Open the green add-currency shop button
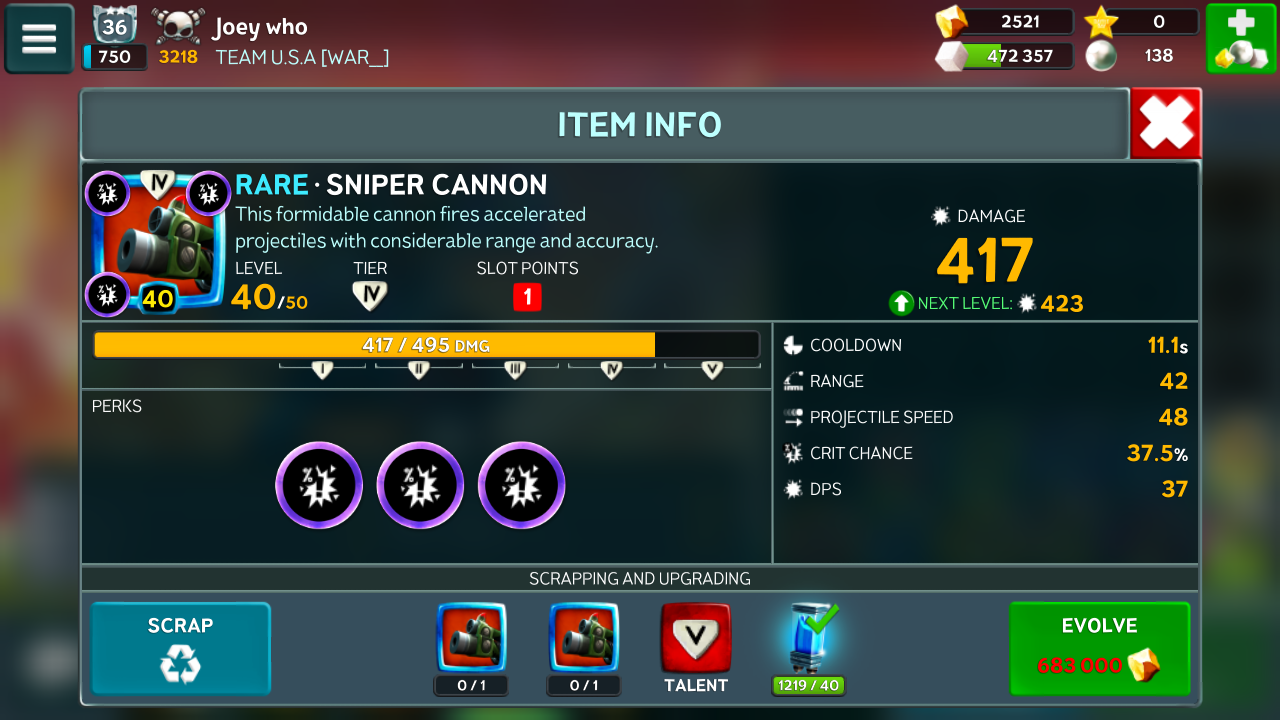Viewport: 1280px width, 720px height. click(1240, 39)
